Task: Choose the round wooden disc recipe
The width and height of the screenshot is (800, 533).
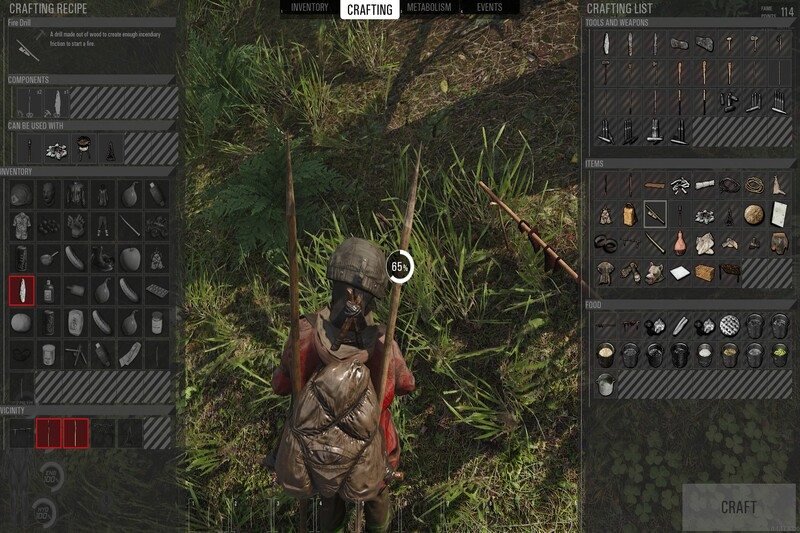Action: coord(753,213)
